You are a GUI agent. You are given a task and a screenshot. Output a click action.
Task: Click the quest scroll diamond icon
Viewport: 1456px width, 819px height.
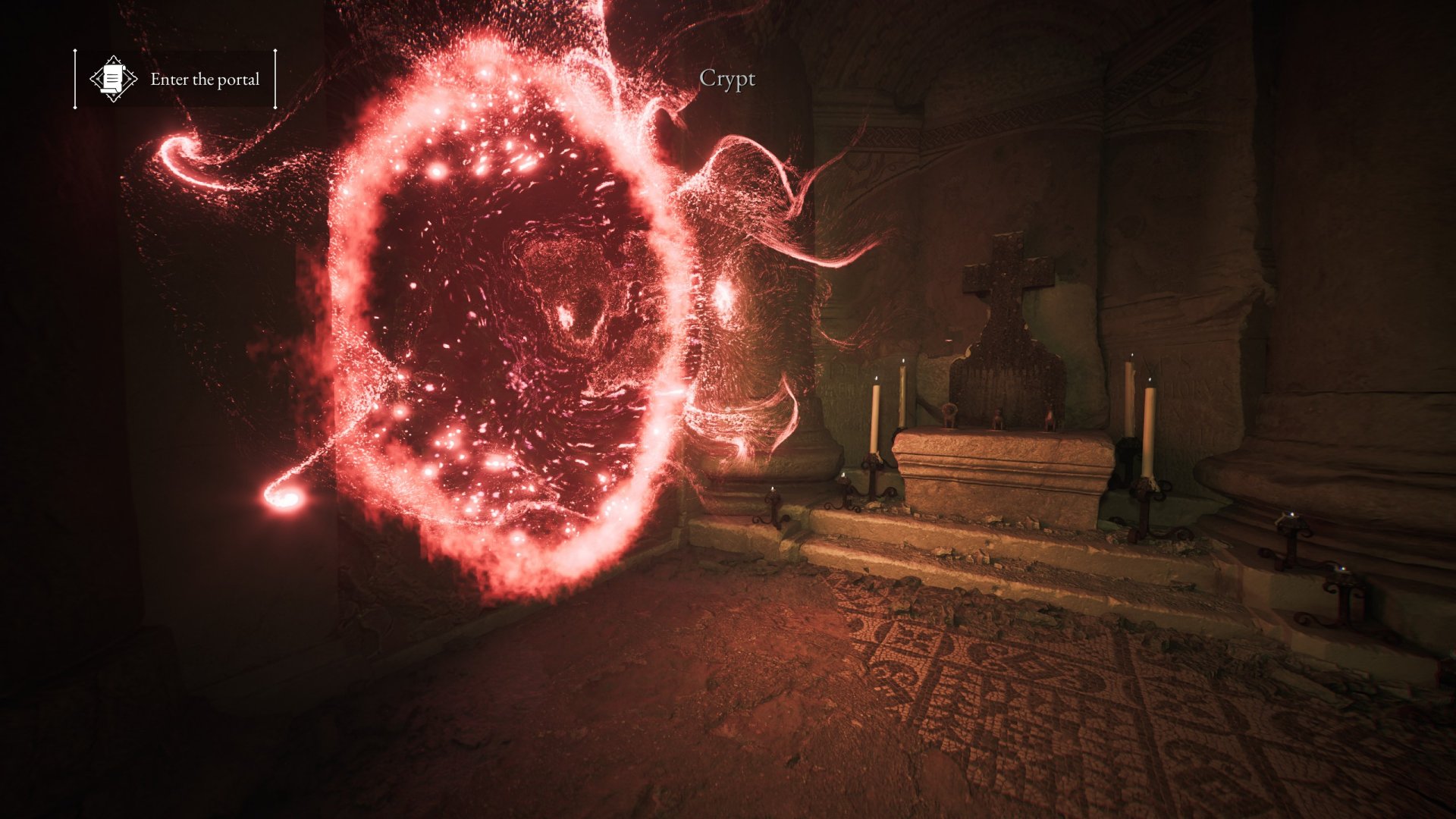click(x=113, y=79)
